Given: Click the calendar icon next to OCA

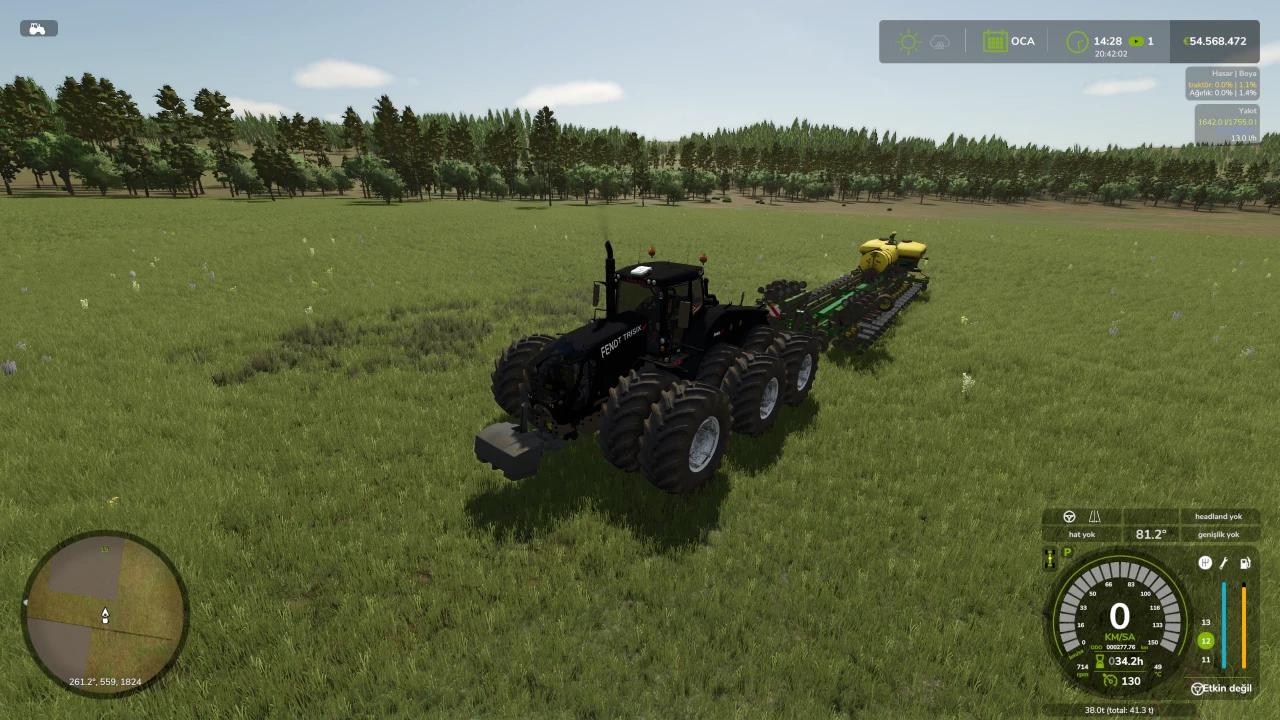Looking at the screenshot, I should (x=995, y=41).
